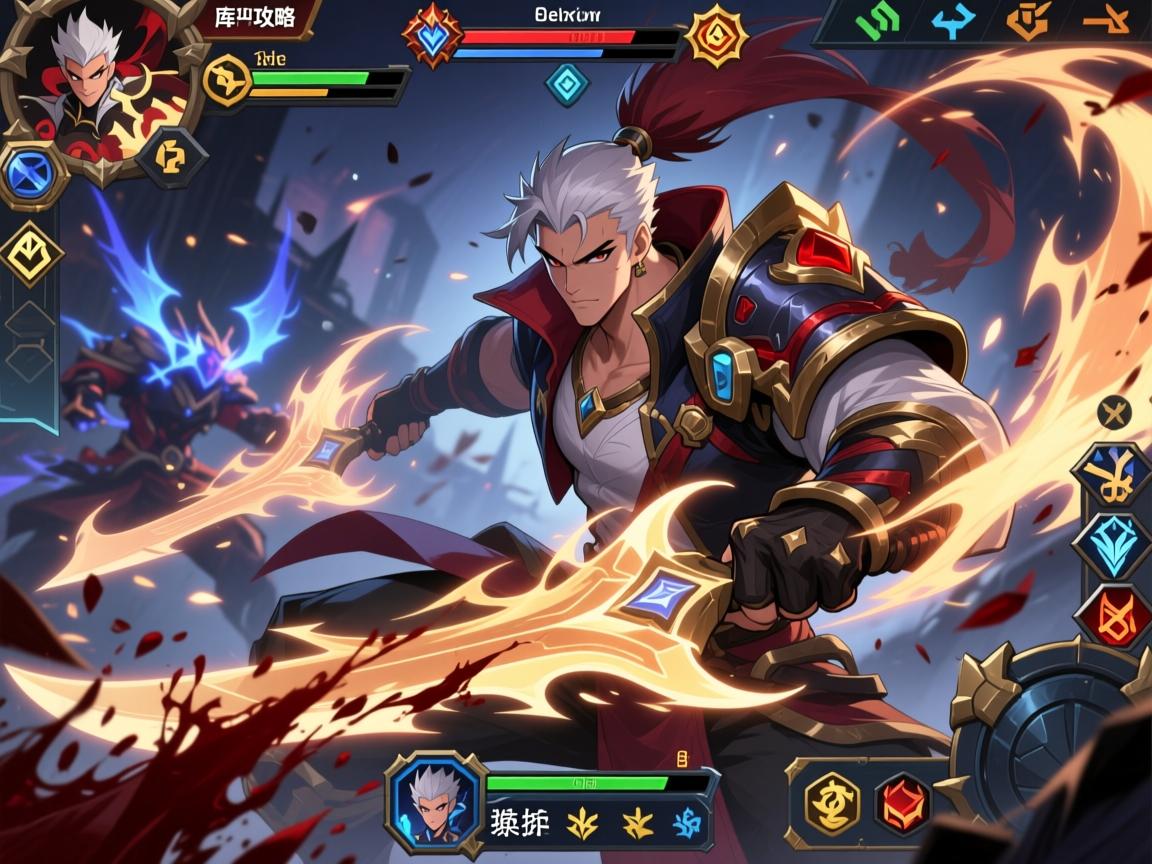Select the orange shield rune in top bar
This screenshot has height=864, width=1152.
[x=1029, y=21]
